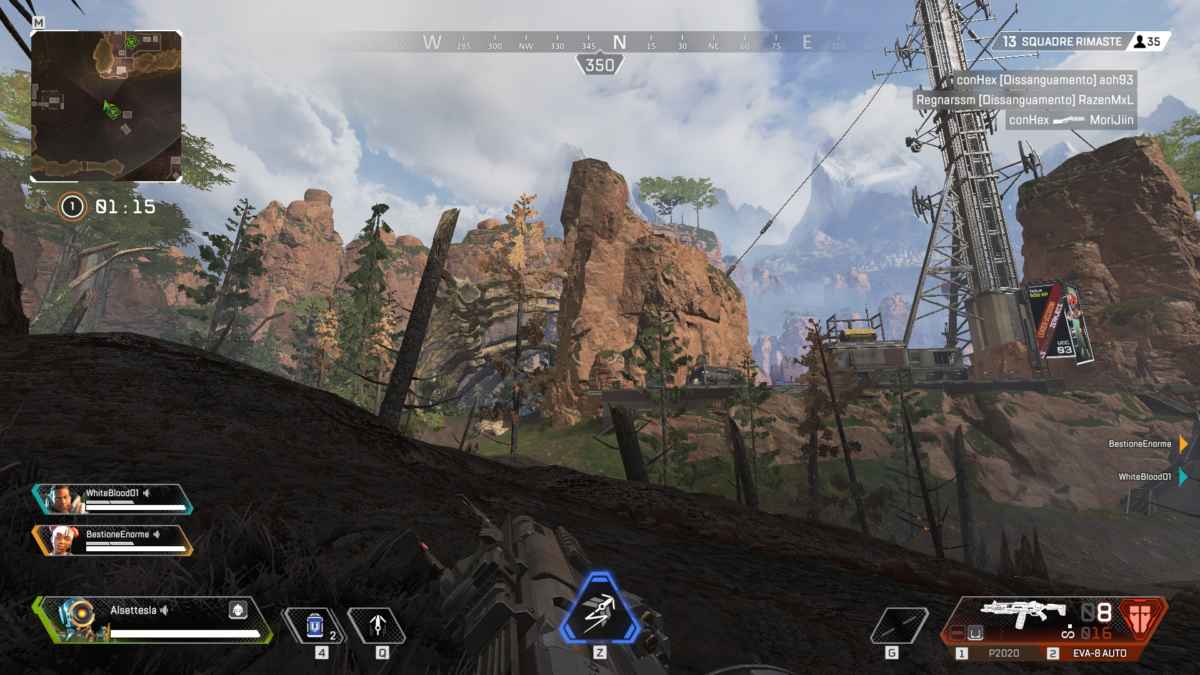Select teammate WhiteBlood01's squad banner
This screenshot has height=675, width=1200.
click(x=112, y=499)
